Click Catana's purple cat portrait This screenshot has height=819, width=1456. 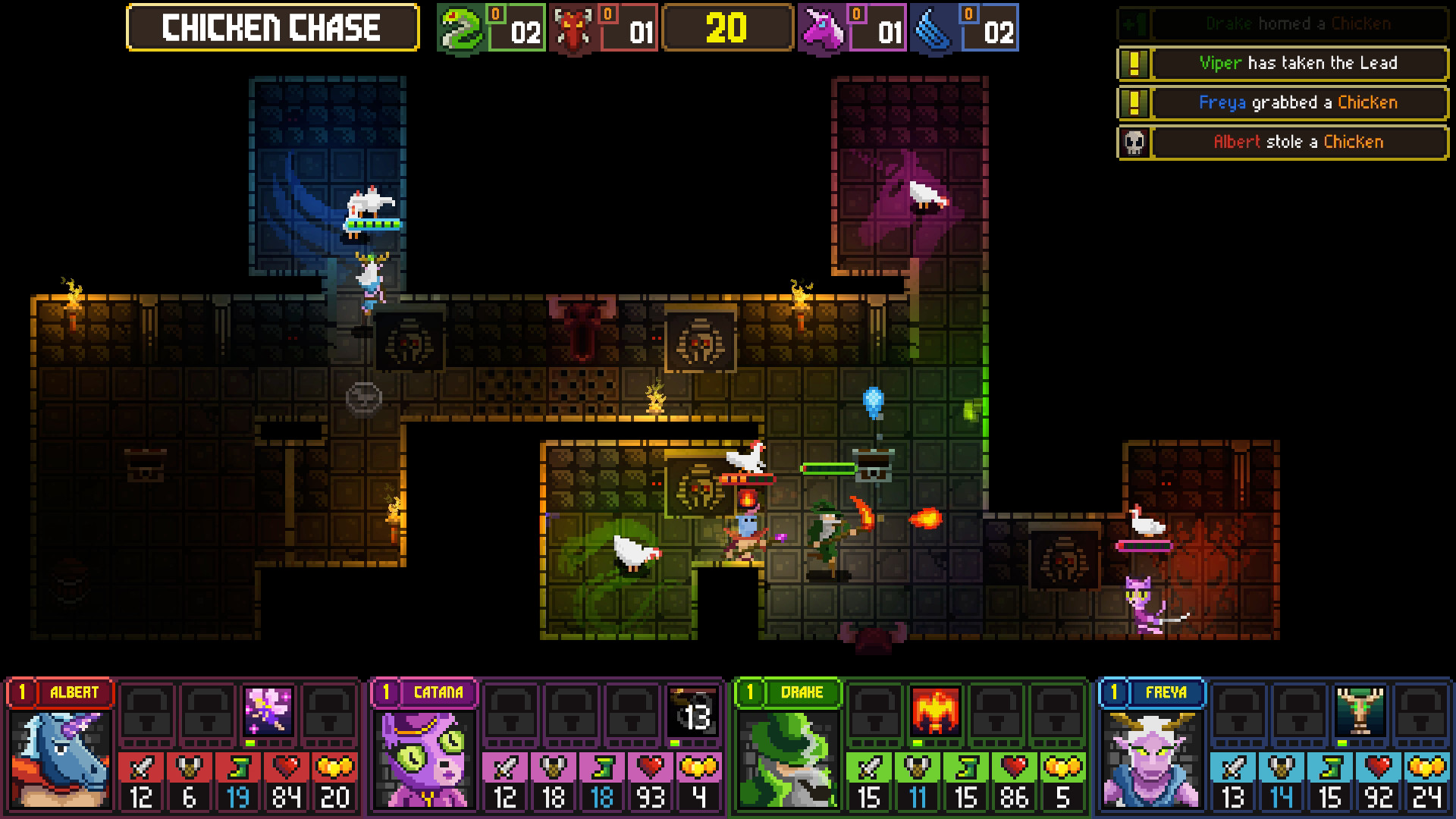click(x=425, y=758)
